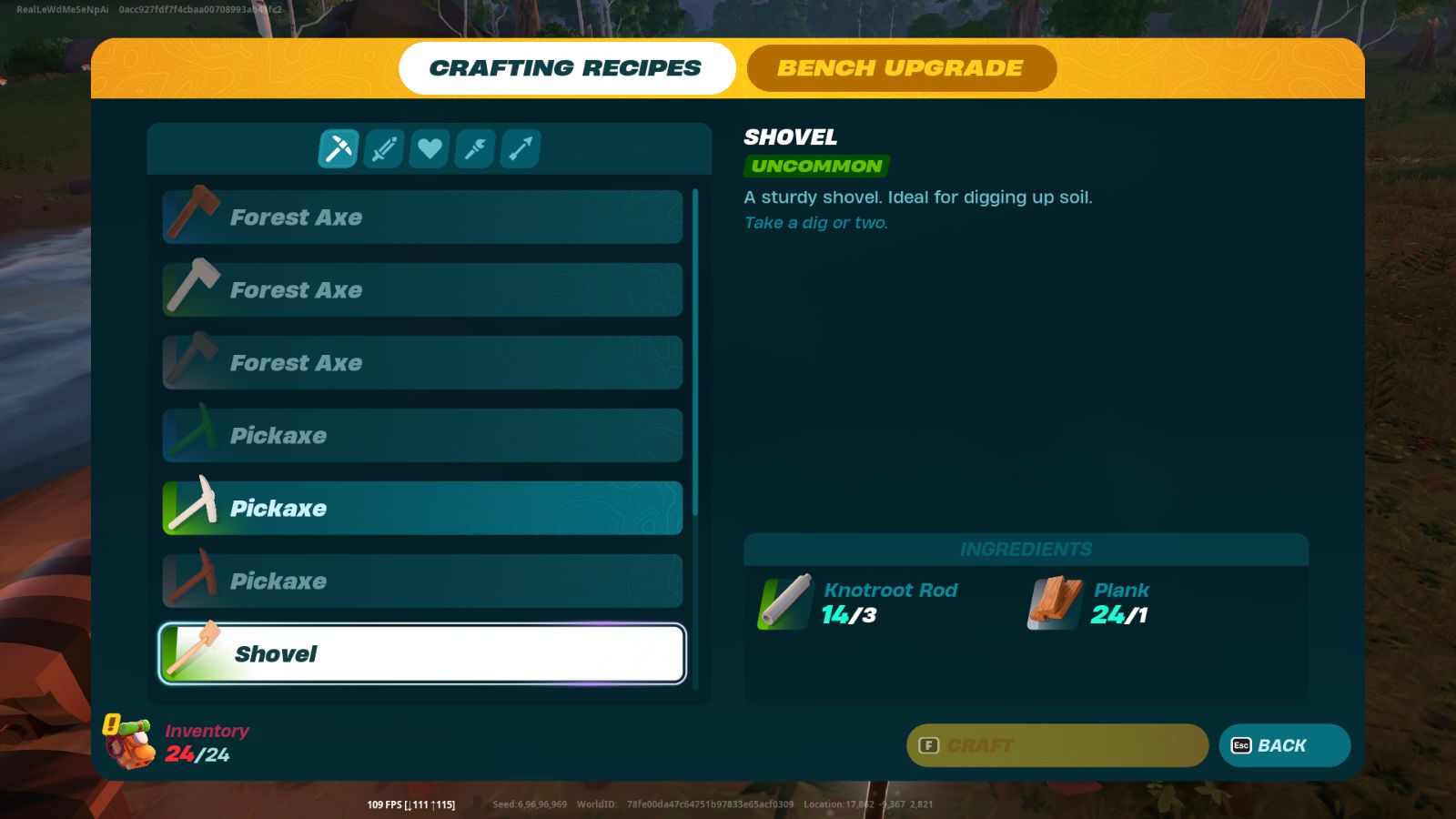Pick the Forest Axe recipe with light gray axe
The height and width of the screenshot is (819, 1456).
[x=422, y=289]
